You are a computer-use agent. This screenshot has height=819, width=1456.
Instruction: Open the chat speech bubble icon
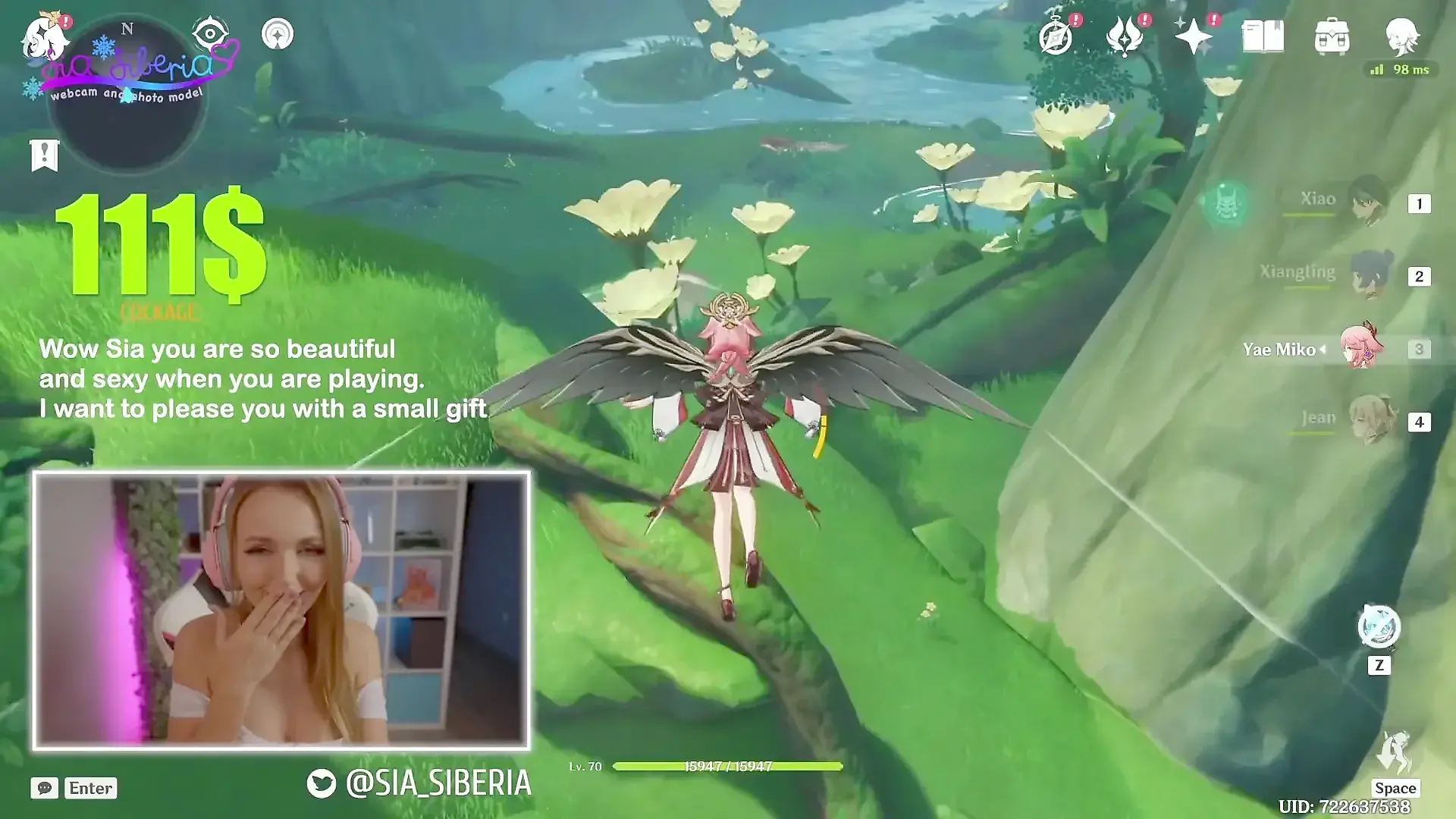click(x=45, y=788)
